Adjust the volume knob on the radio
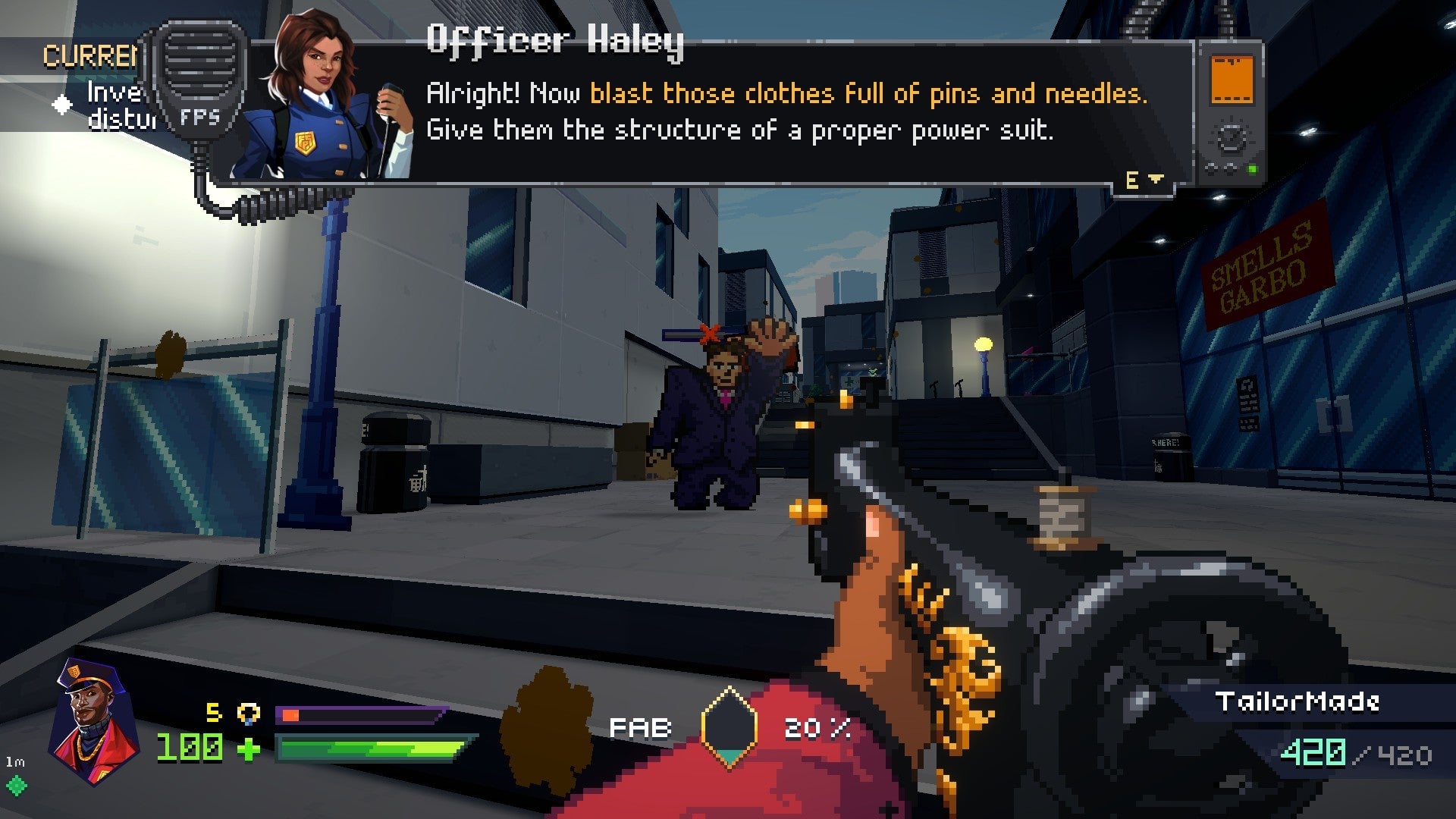The width and height of the screenshot is (1456, 819). coord(1229,138)
